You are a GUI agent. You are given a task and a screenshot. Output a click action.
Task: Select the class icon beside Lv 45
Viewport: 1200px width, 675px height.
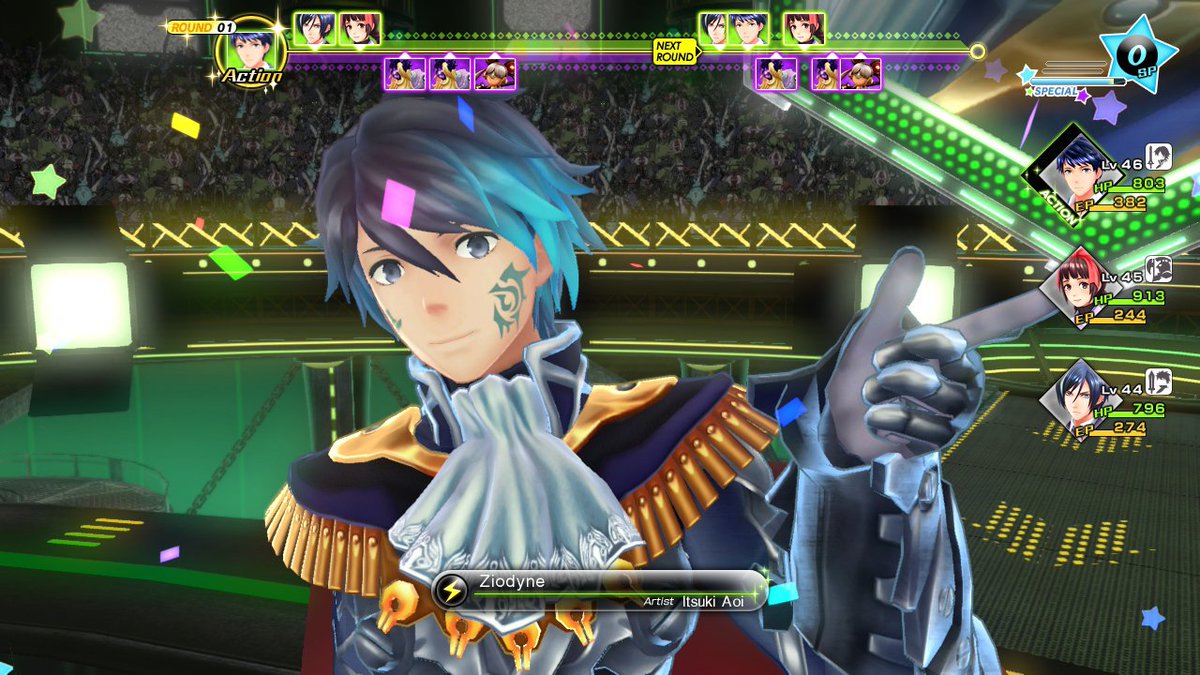click(x=1159, y=268)
